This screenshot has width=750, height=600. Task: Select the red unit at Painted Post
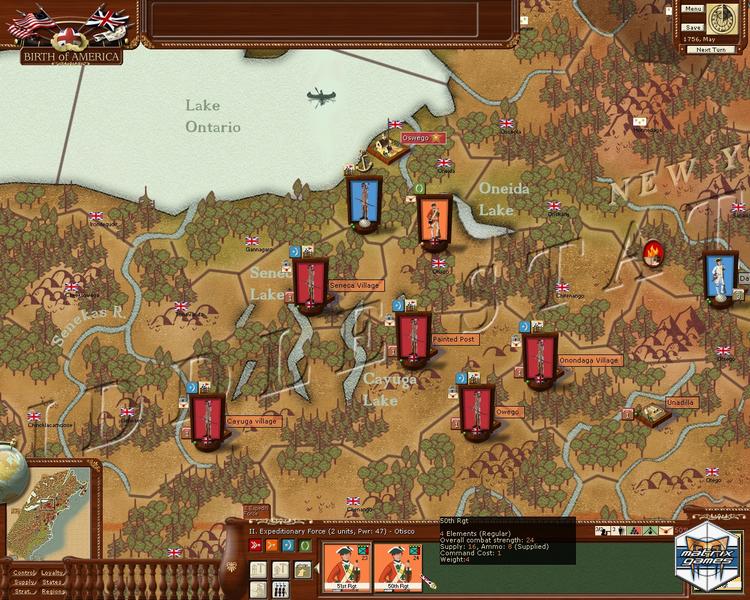[412, 338]
